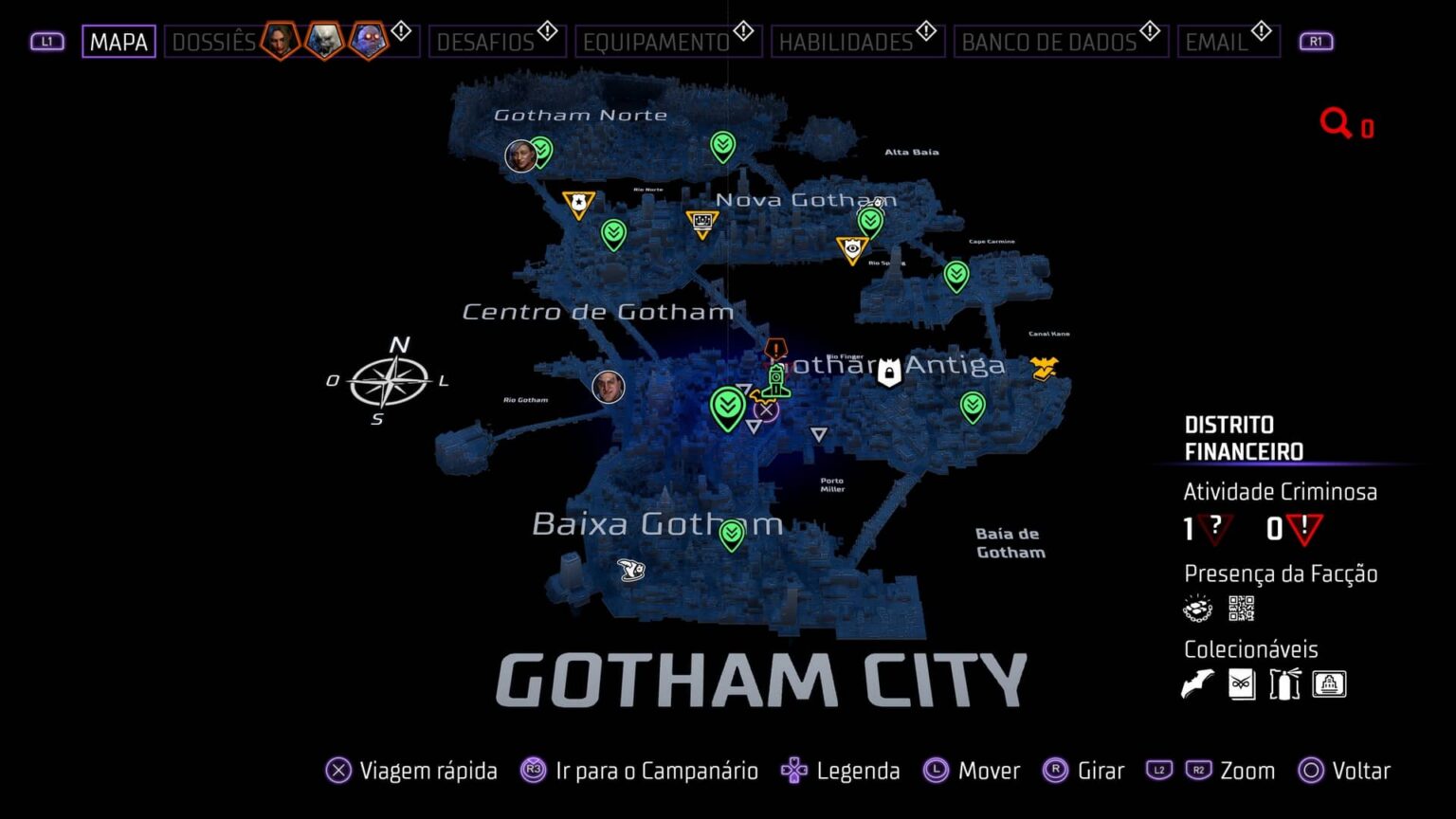Click the QR code faction presence icon

1242,608
